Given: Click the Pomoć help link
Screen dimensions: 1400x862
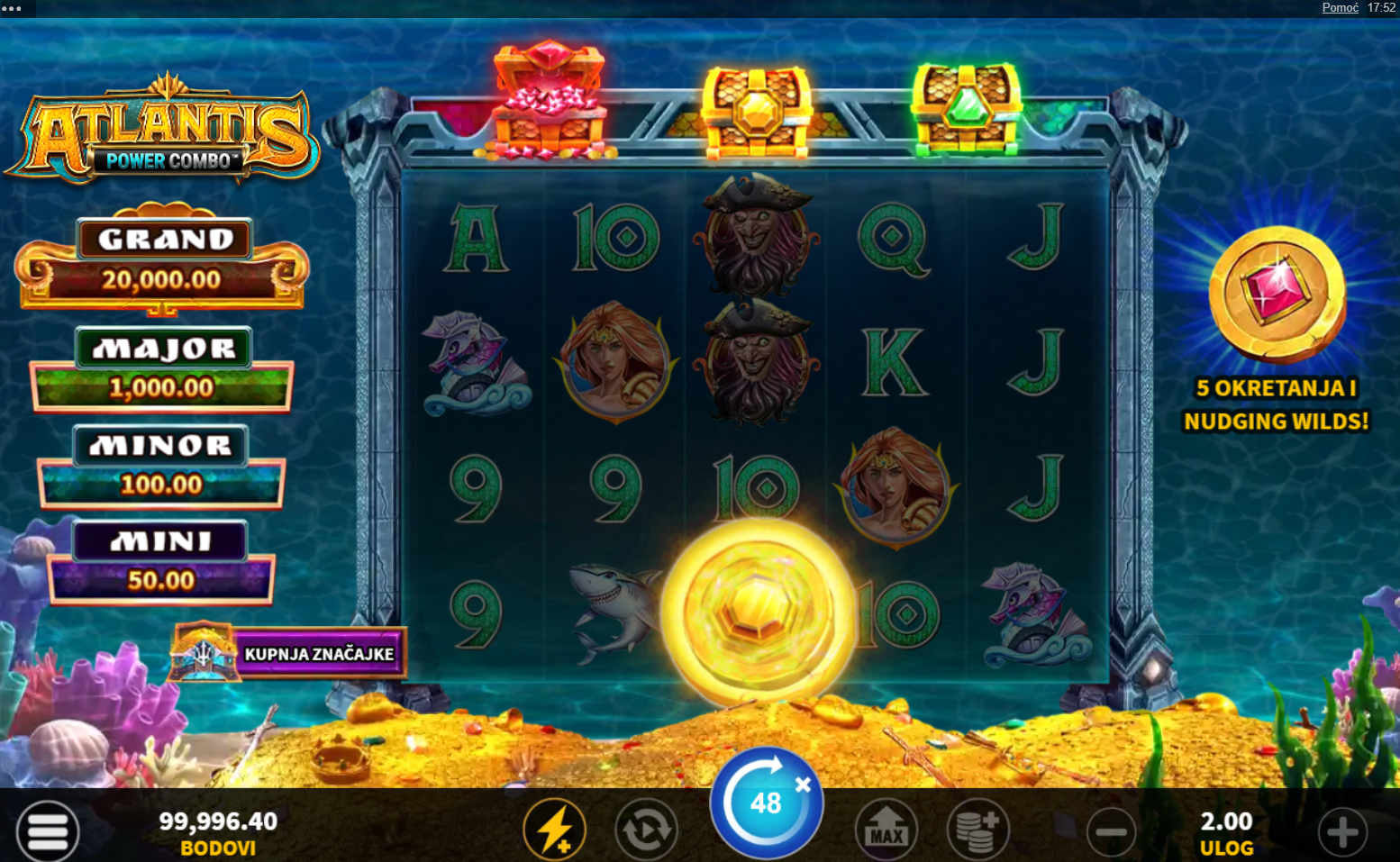Looking at the screenshot, I should [1340, 8].
